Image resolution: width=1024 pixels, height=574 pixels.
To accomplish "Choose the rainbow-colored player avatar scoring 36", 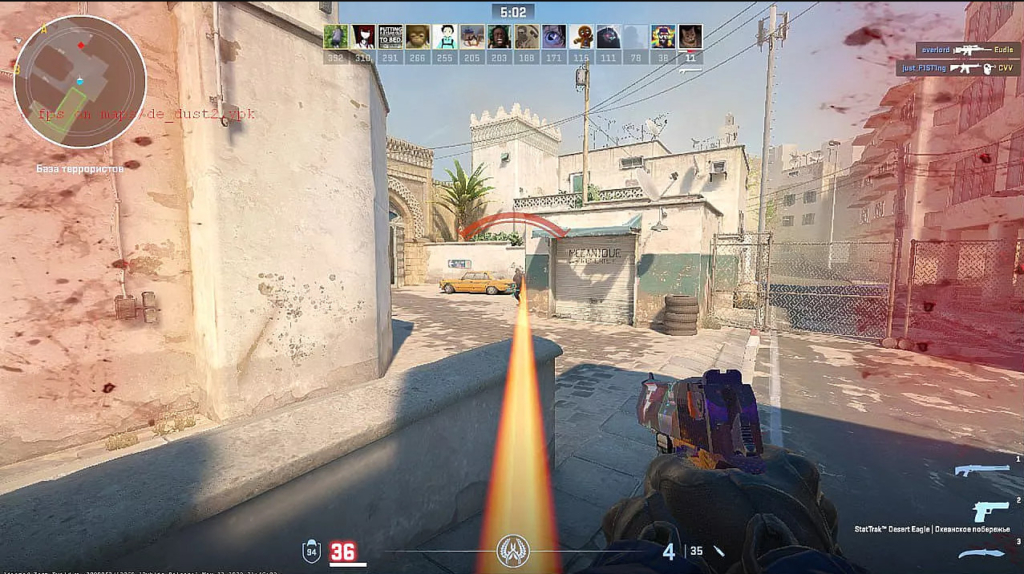I will click(x=663, y=37).
